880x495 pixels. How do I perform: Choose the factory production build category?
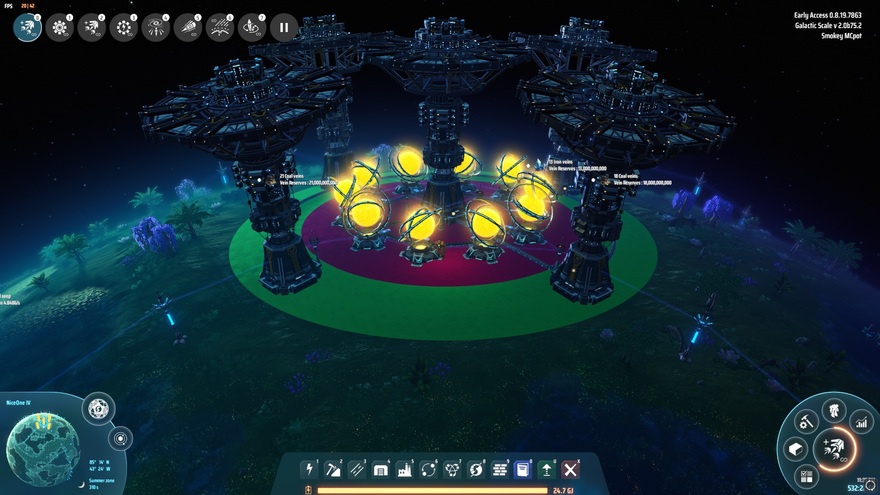pyautogui.click(x=405, y=468)
